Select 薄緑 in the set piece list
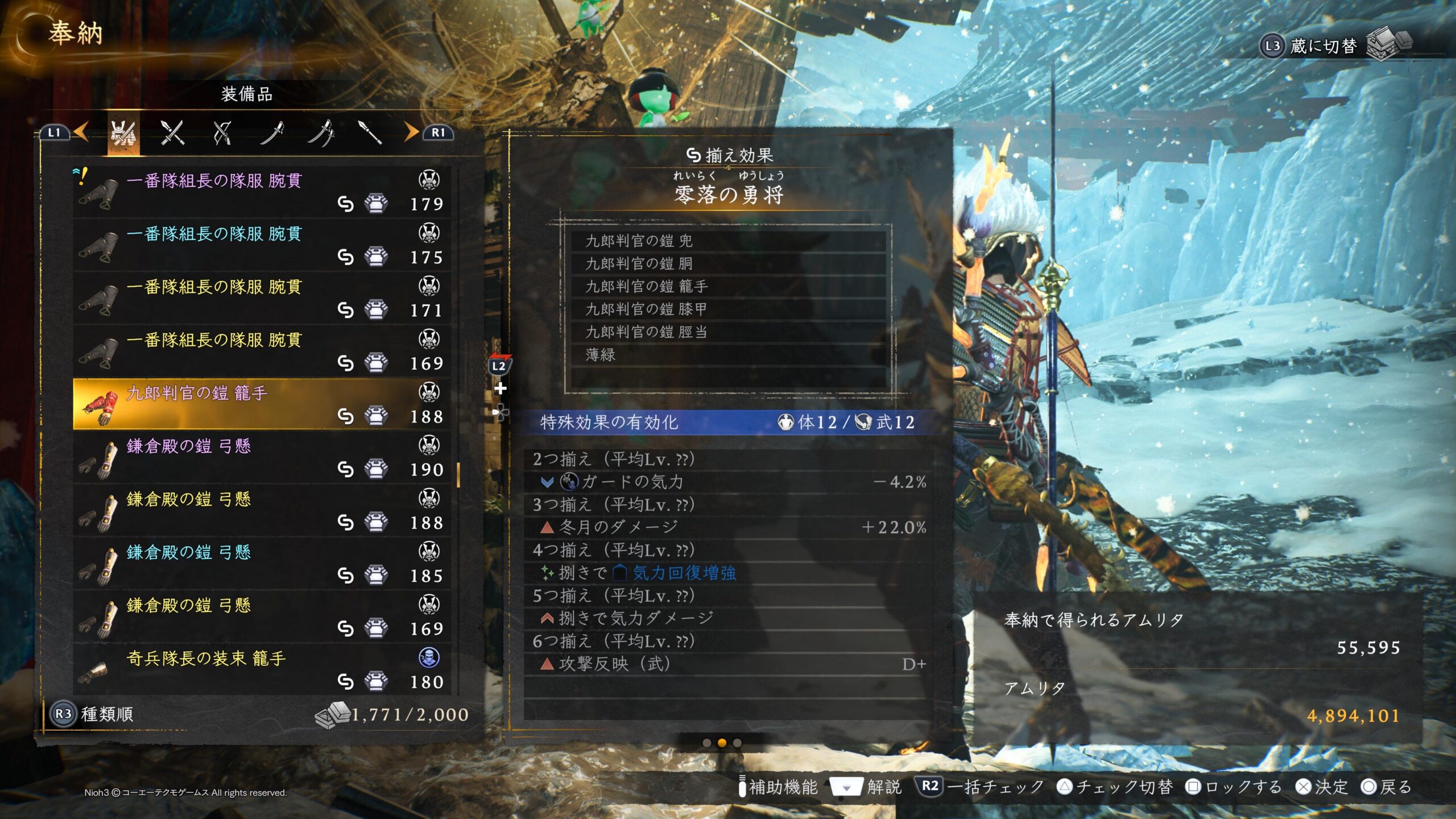This screenshot has height=819, width=1456. tap(728, 355)
